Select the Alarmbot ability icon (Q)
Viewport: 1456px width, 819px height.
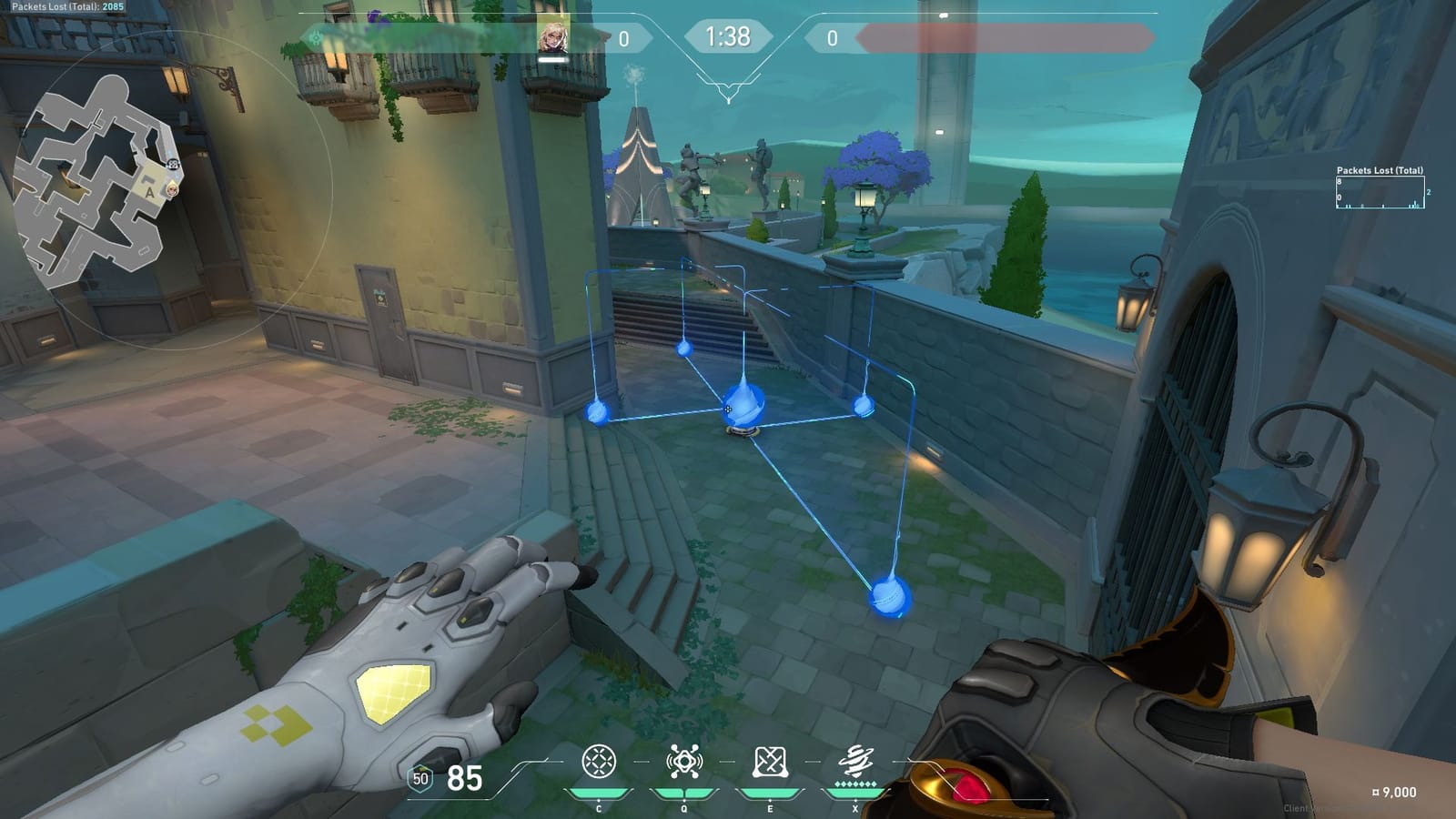coord(686,760)
